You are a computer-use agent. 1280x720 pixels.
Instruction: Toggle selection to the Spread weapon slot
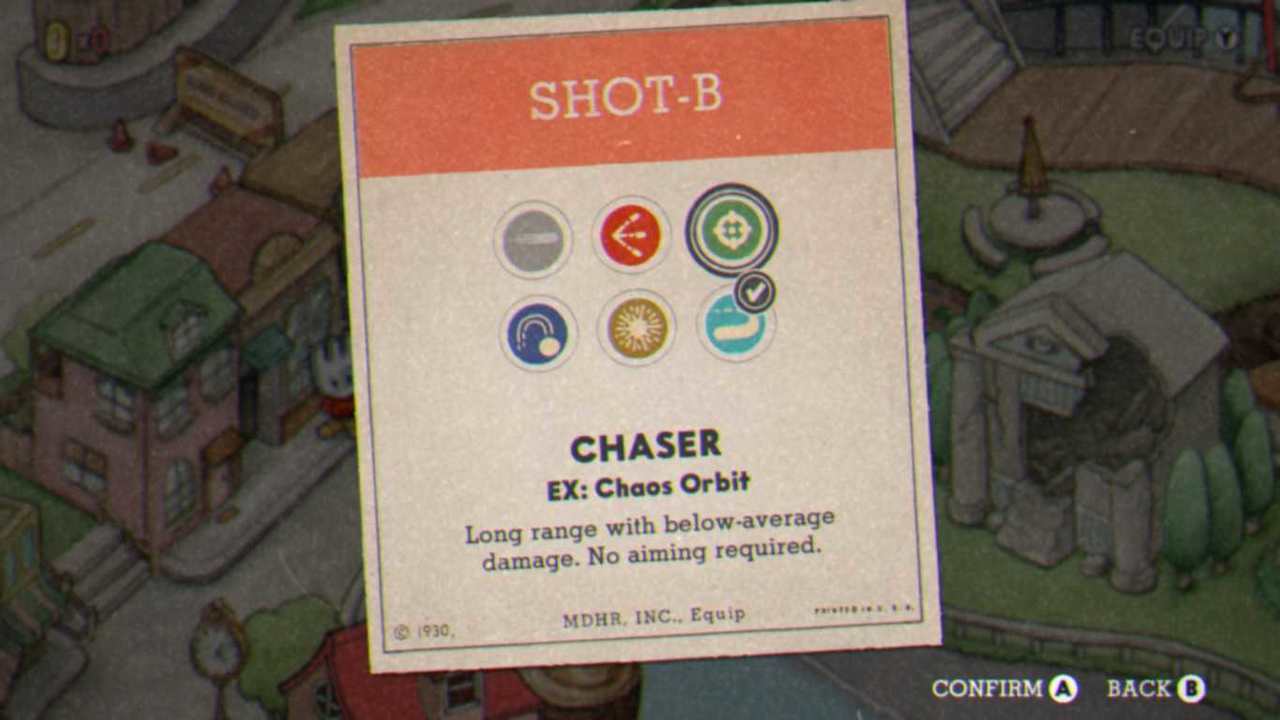click(x=631, y=235)
